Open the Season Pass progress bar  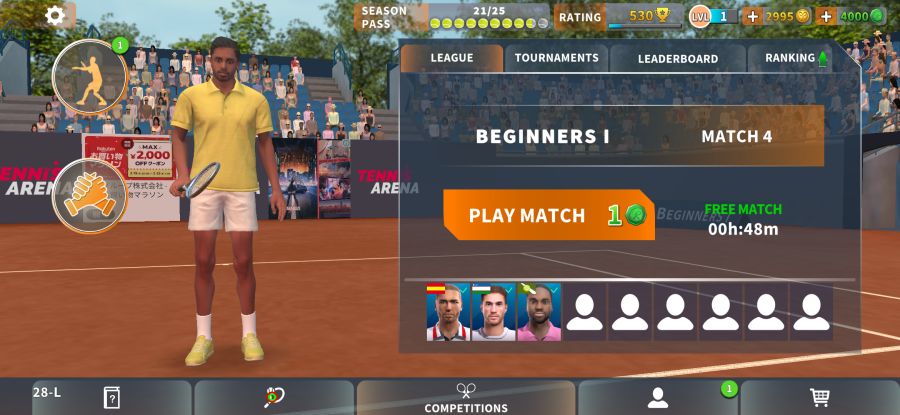[454, 17]
